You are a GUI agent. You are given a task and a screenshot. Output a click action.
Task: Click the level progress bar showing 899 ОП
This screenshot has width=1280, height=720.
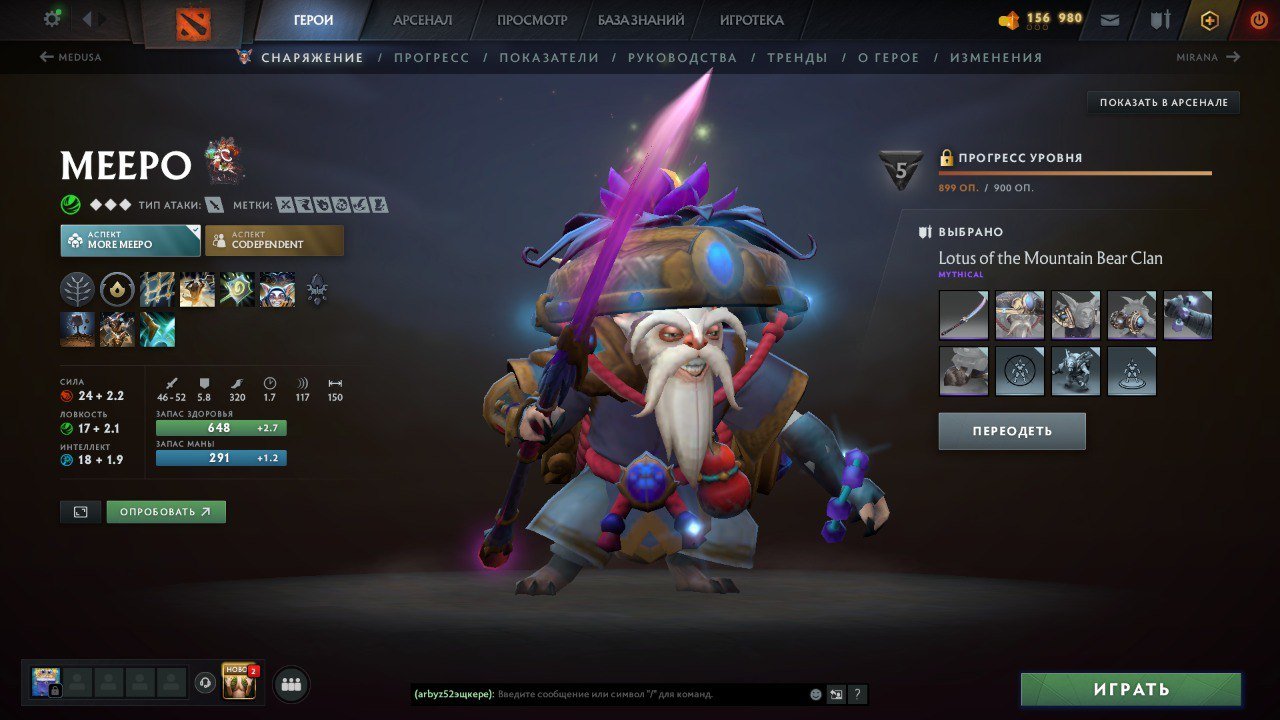point(1075,173)
